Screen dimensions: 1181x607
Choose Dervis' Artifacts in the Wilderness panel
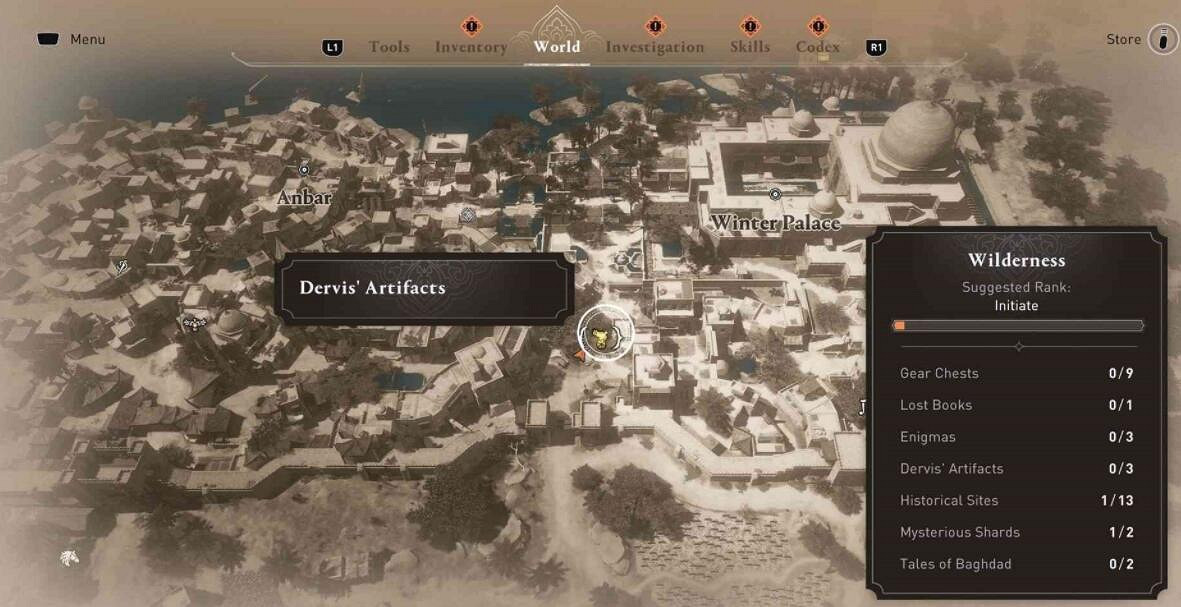click(1017, 468)
